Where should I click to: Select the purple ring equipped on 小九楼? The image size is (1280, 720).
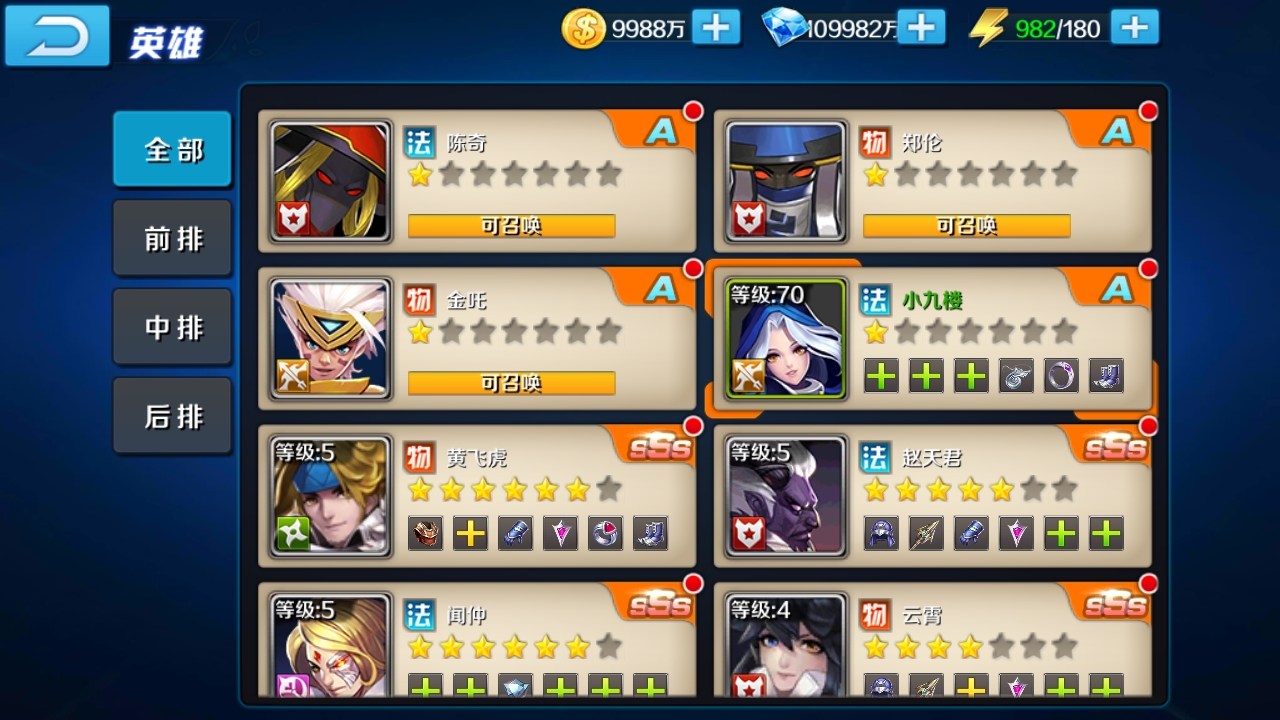pyautogui.click(x=1060, y=375)
